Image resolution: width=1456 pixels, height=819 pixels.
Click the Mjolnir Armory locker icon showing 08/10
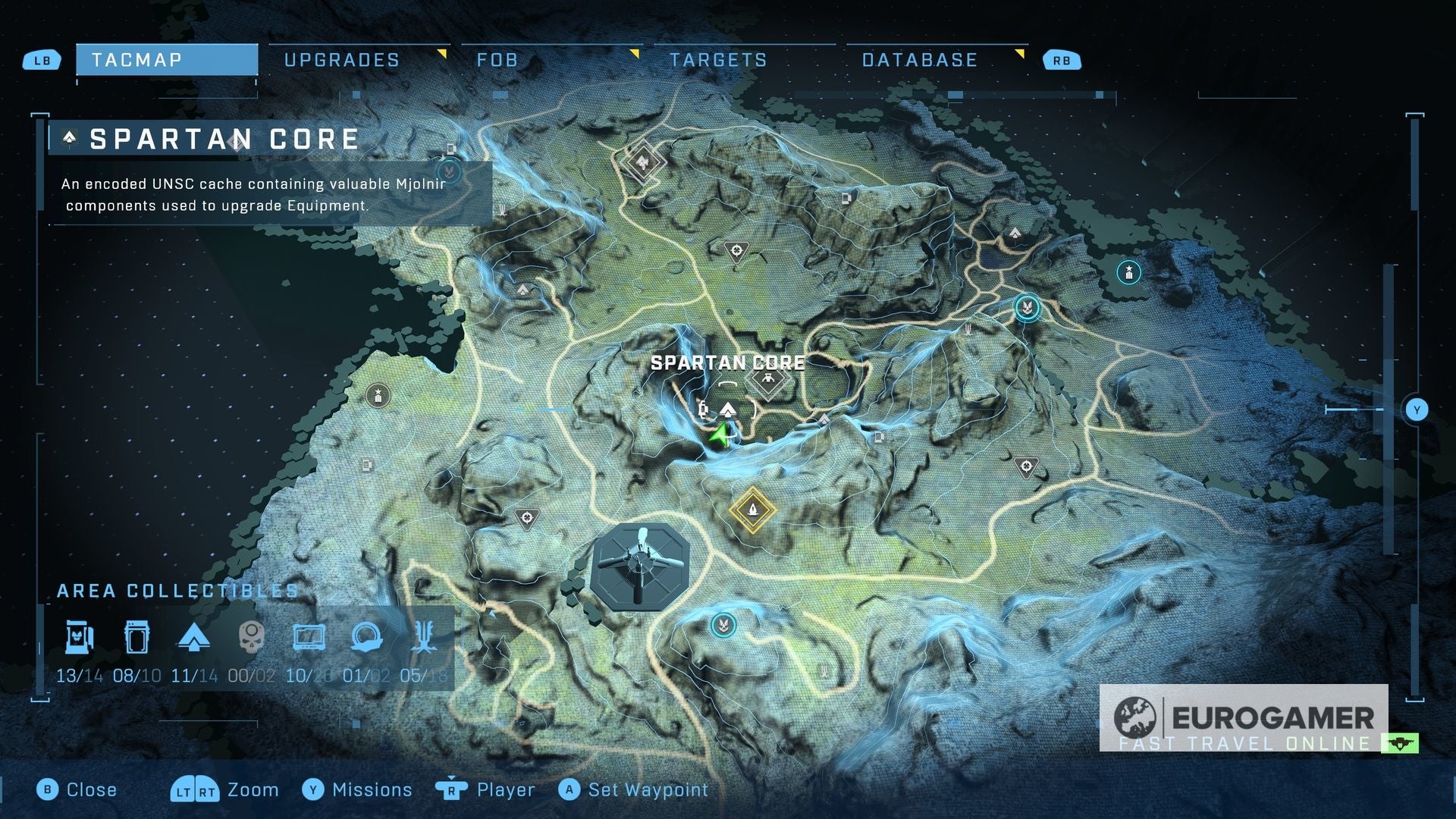pyautogui.click(x=136, y=639)
